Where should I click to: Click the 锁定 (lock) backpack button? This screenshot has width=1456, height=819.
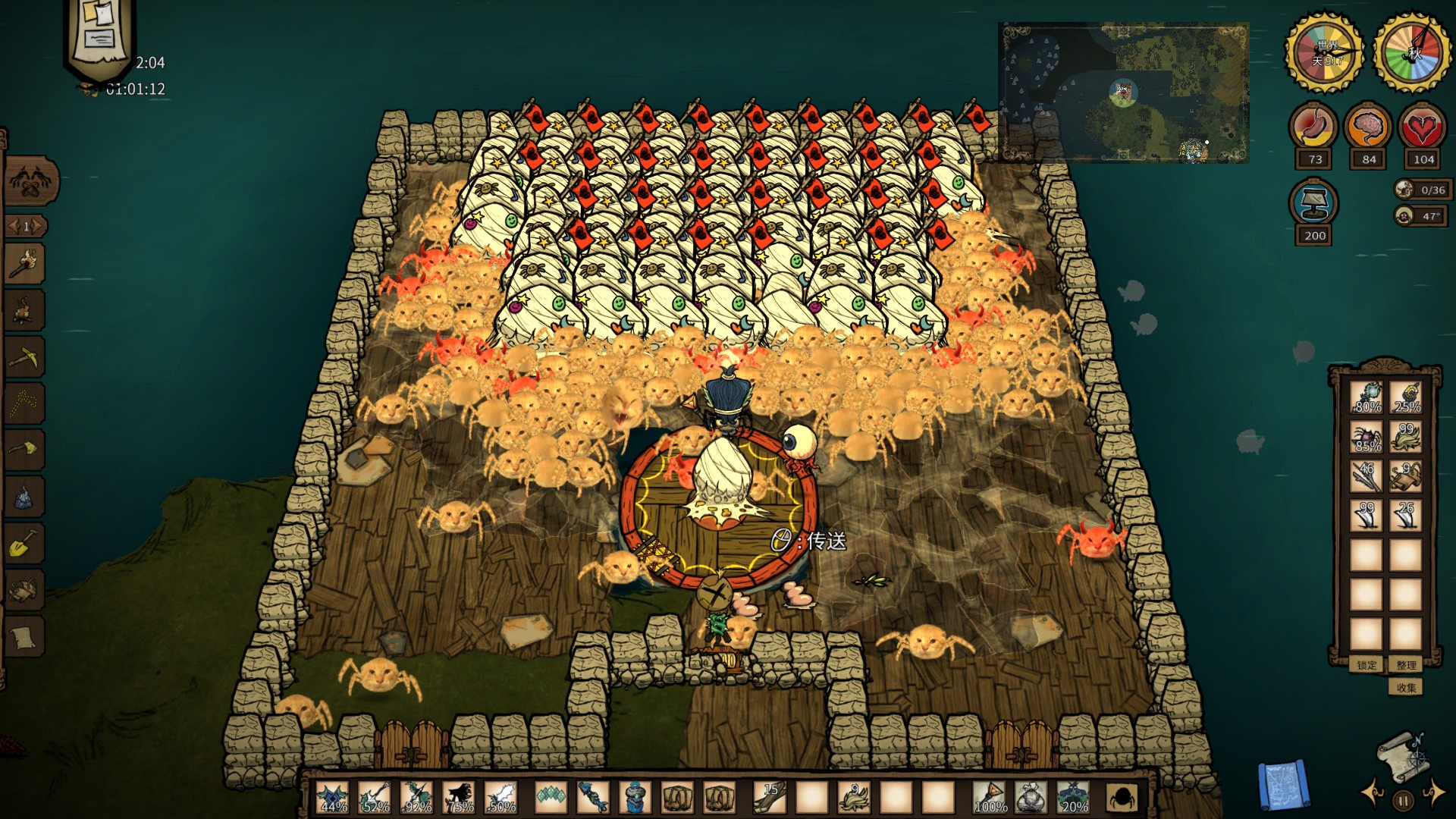point(1367,665)
